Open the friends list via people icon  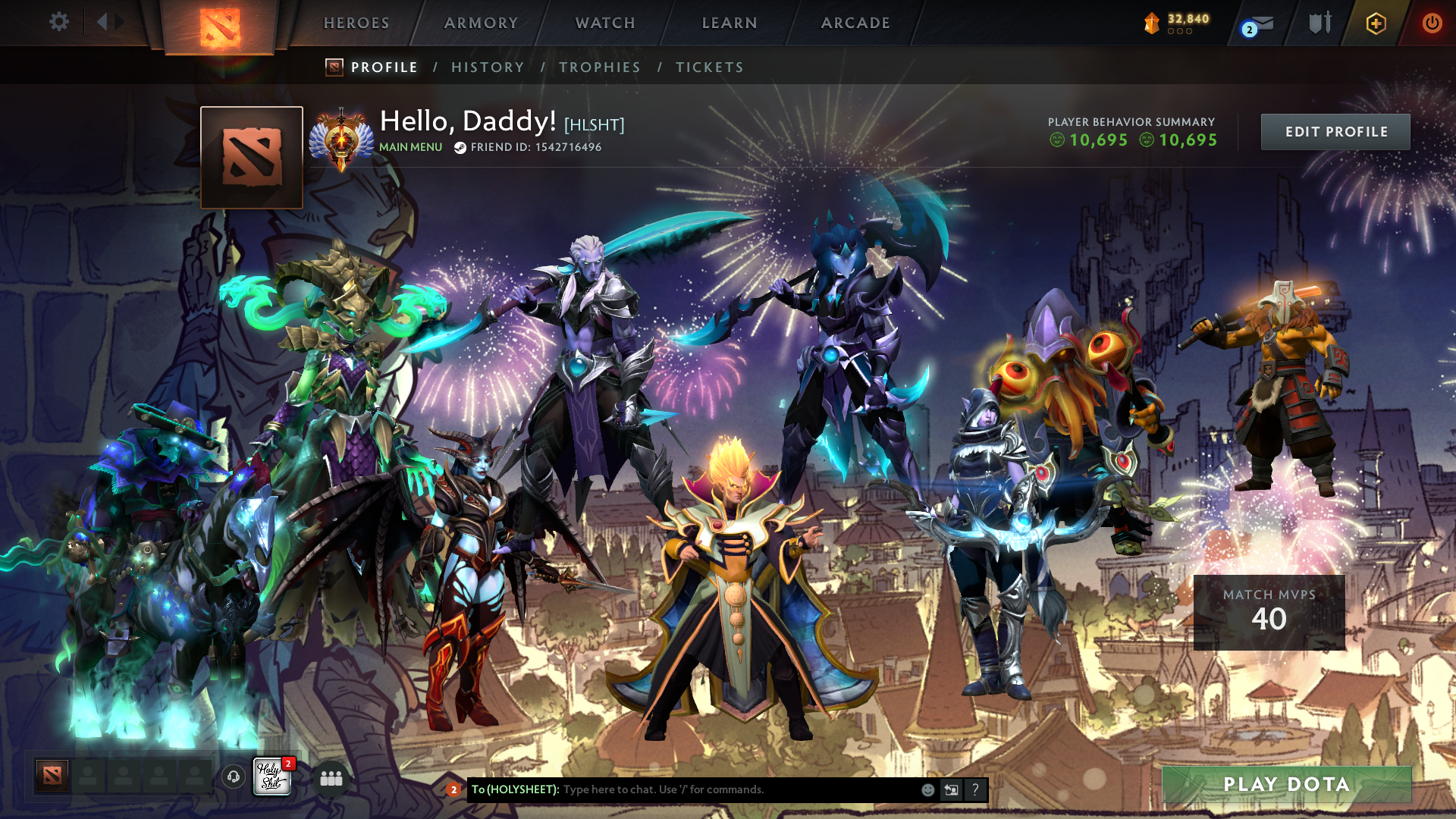(331, 777)
